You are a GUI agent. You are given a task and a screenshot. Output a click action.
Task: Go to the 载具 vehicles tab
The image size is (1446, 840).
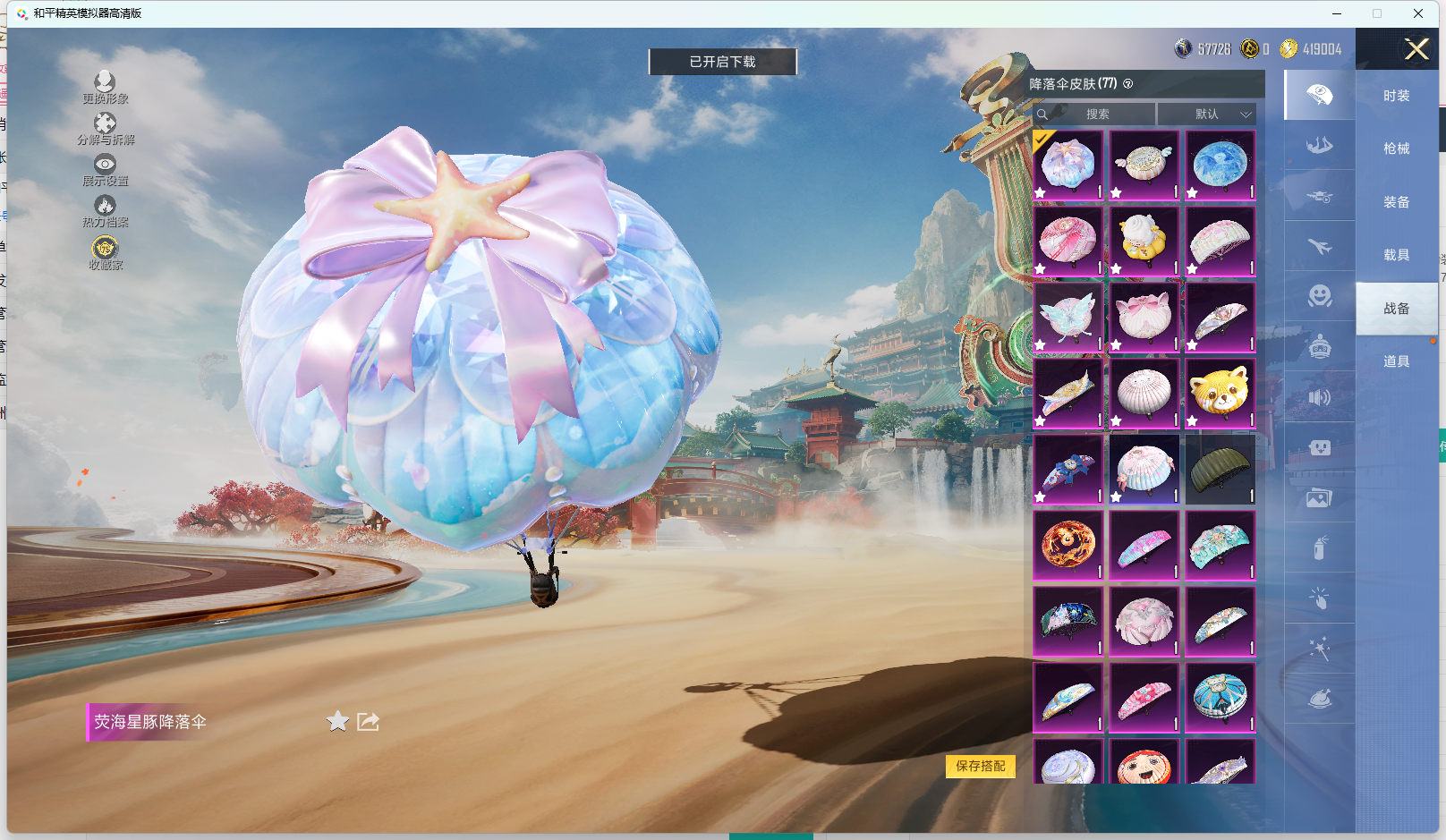pos(1396,255)
